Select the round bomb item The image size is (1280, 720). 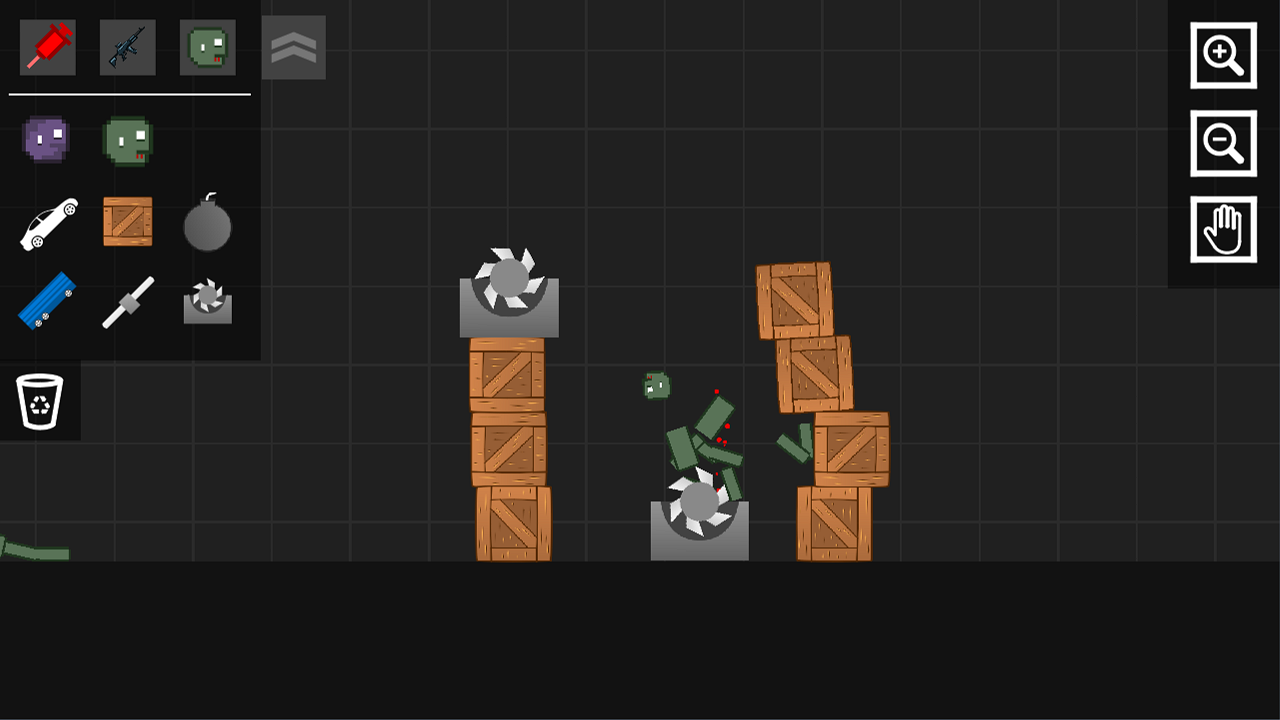(207, 224)
